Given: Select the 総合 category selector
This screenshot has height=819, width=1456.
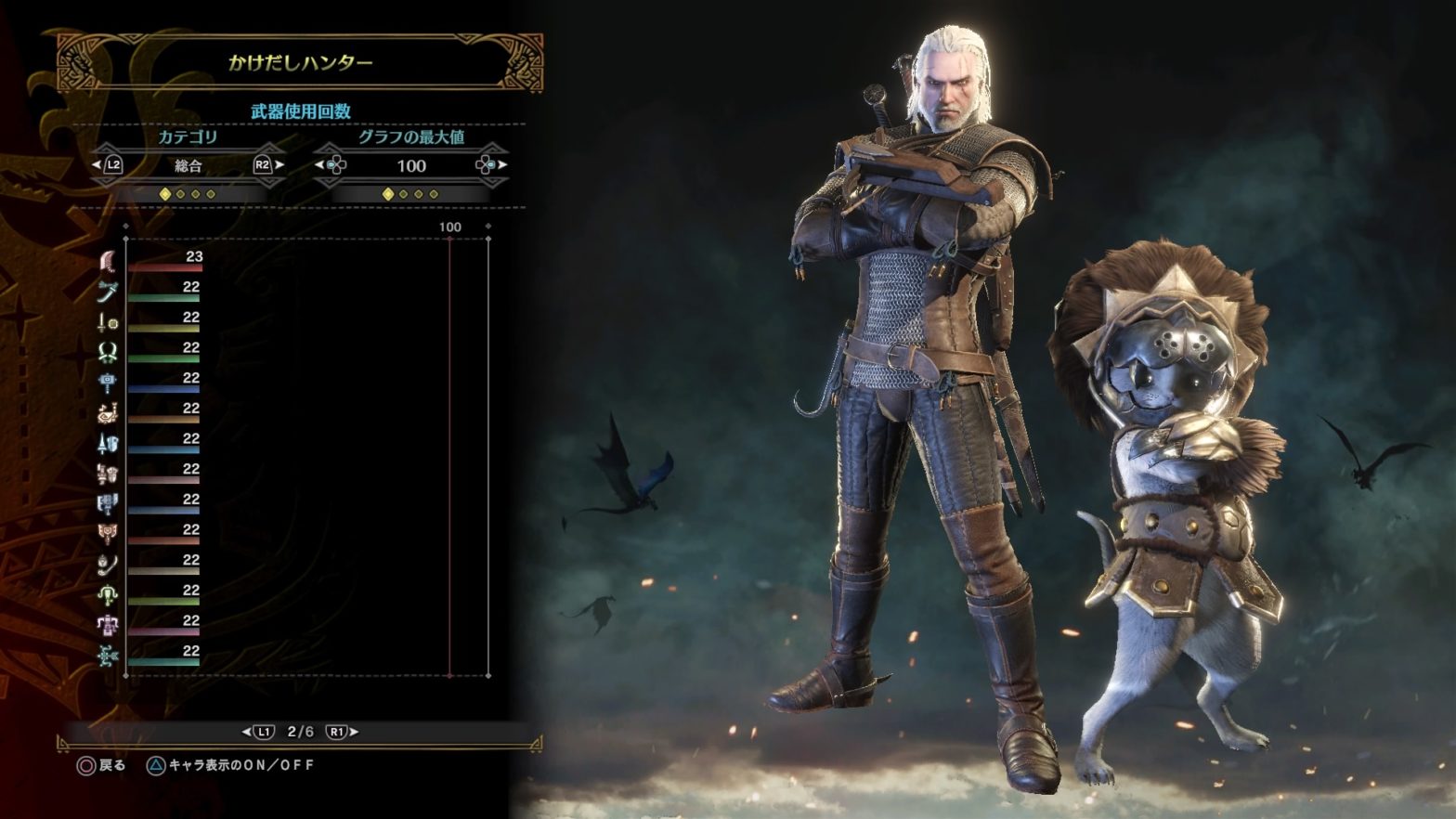Looking at the screenshot, I should tap(188, 165).
